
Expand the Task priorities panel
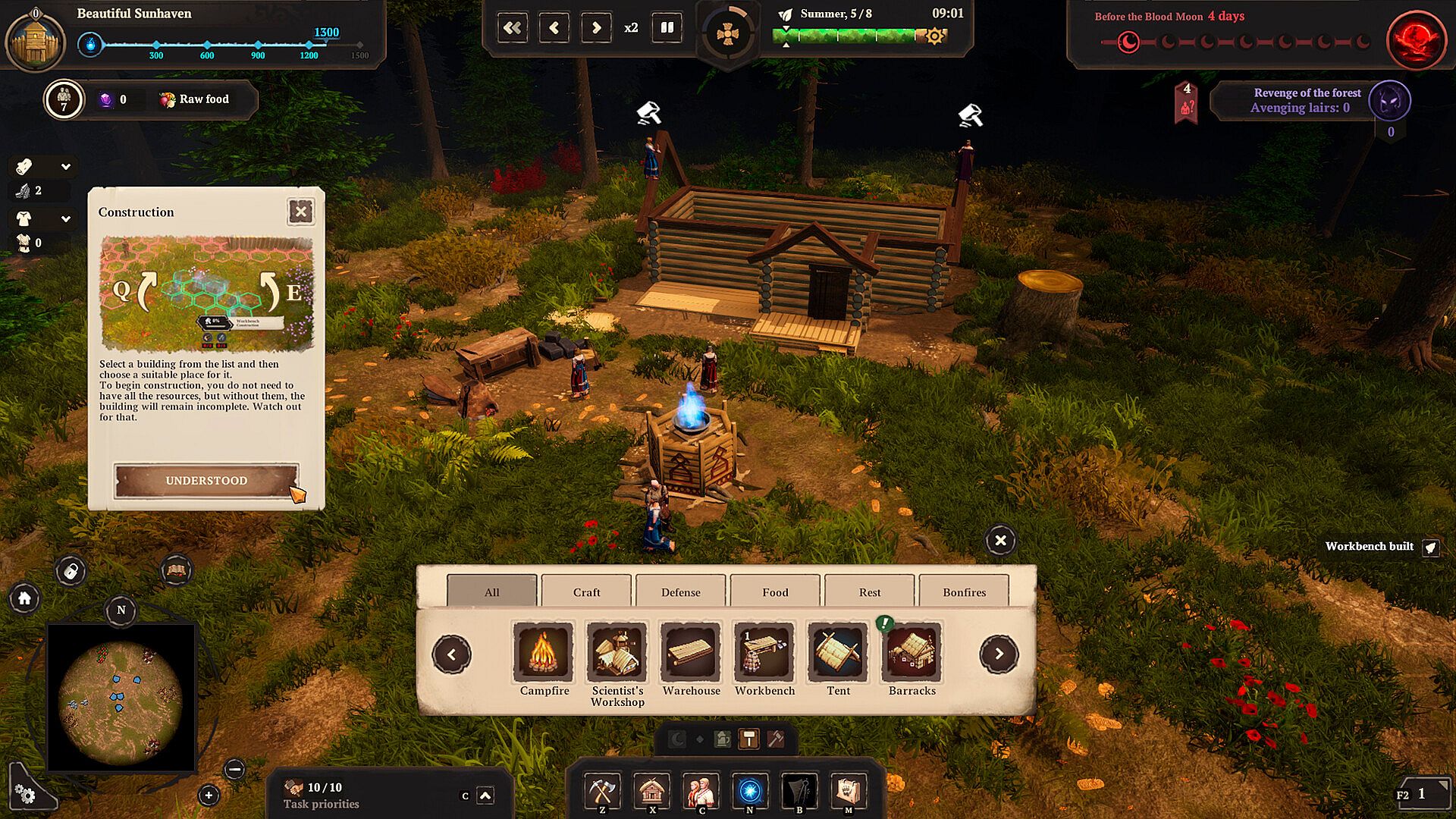[485, 795]
